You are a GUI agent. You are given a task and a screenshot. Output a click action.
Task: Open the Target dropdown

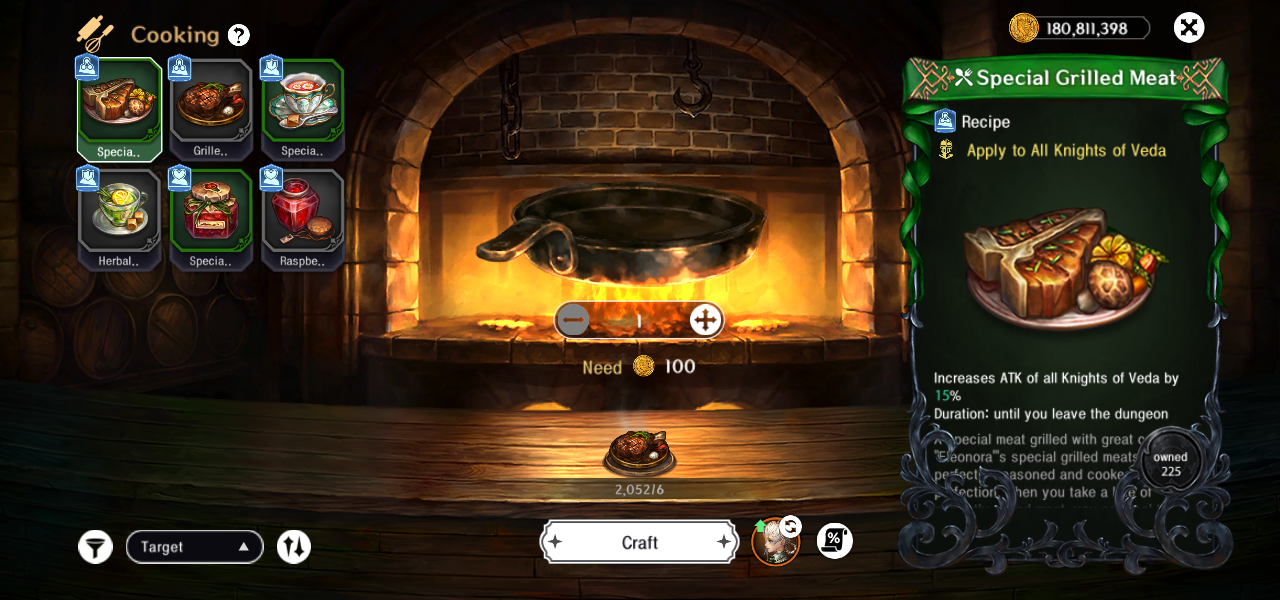[194, 547]
